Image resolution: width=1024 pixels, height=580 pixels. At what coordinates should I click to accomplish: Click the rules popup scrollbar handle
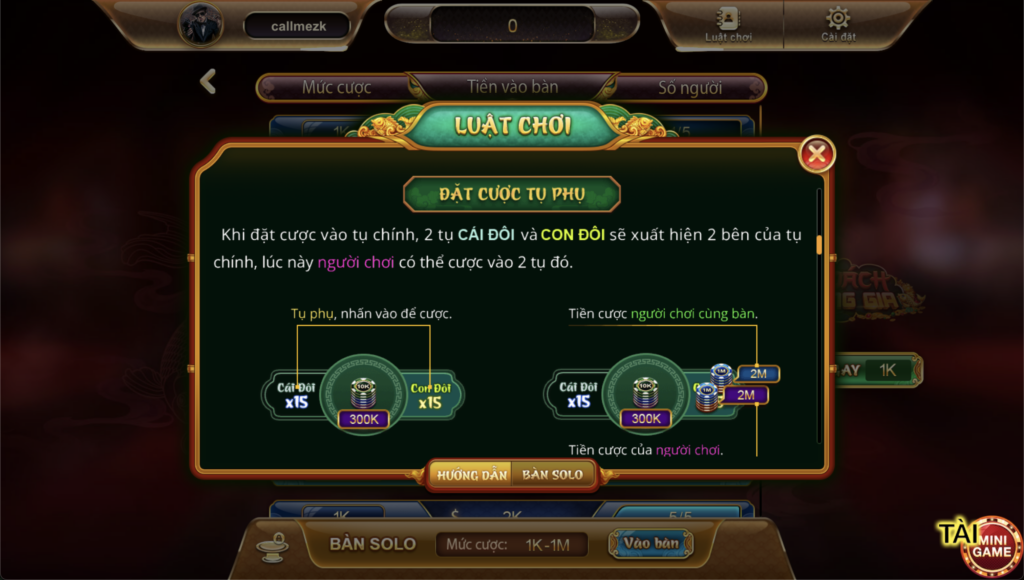(819, 246)
